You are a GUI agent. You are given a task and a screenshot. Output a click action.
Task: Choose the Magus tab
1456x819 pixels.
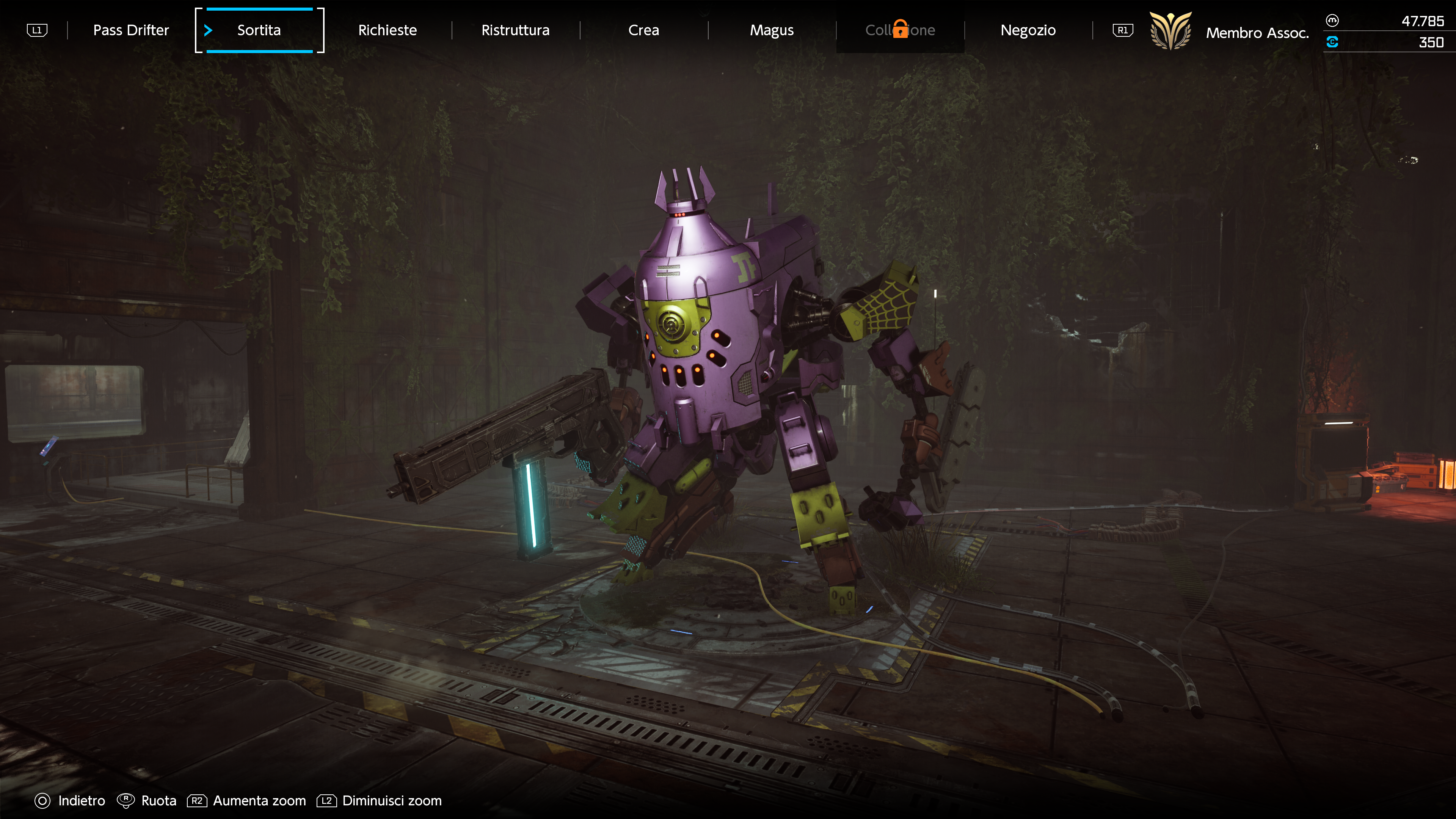(x=772, y=30)
